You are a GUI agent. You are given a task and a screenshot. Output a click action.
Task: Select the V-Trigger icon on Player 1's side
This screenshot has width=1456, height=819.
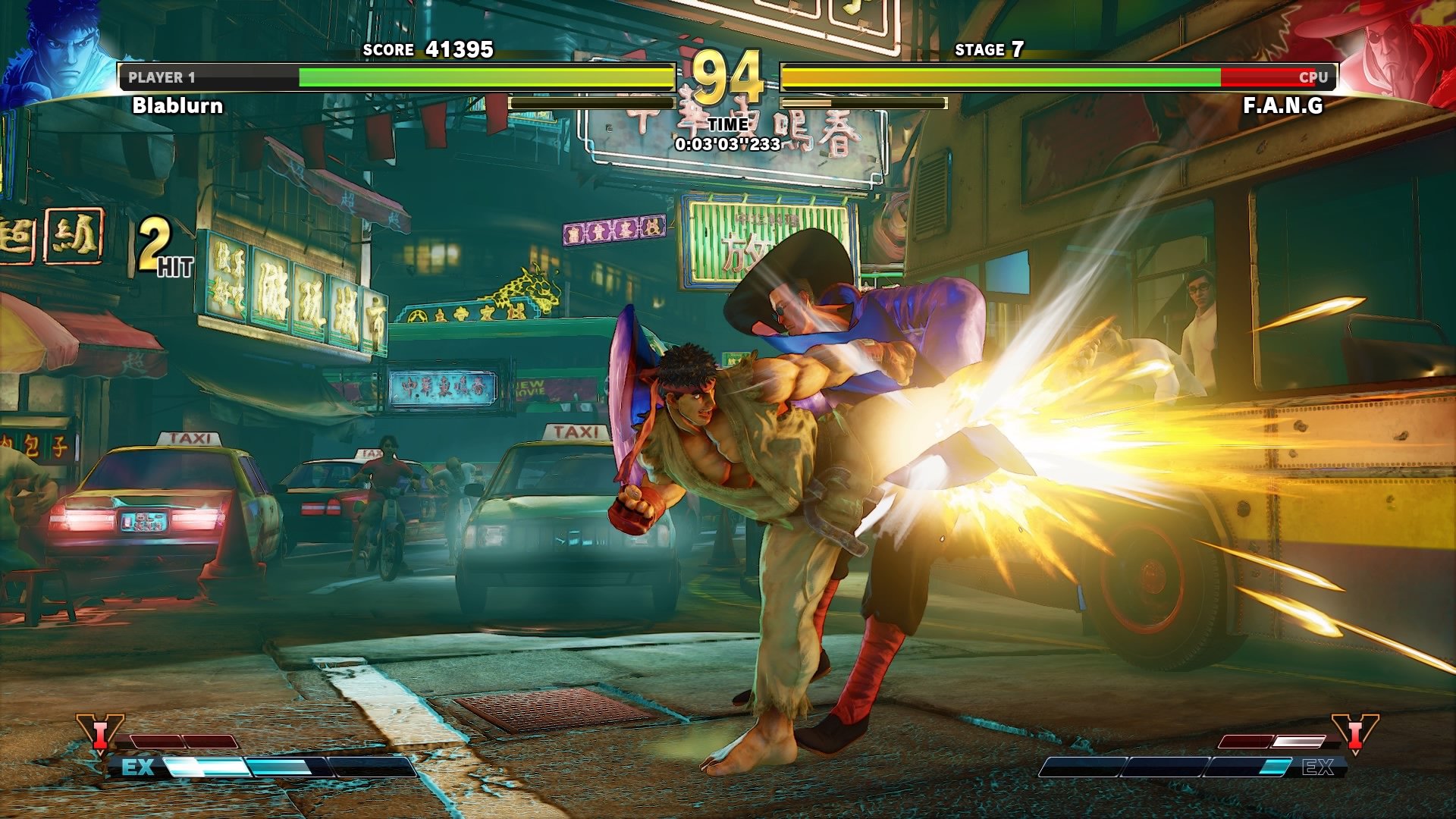coord(99,733)
